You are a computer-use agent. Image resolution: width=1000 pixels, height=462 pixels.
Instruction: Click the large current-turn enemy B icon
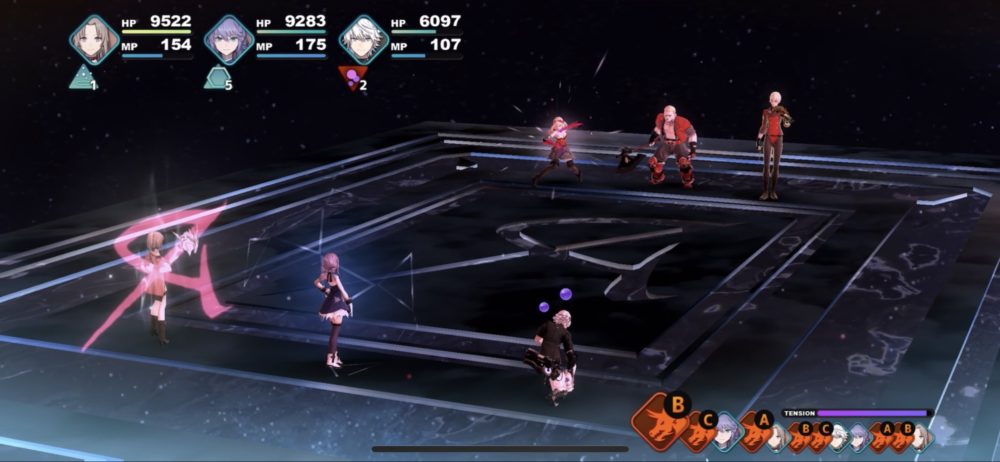coord(662,420)
